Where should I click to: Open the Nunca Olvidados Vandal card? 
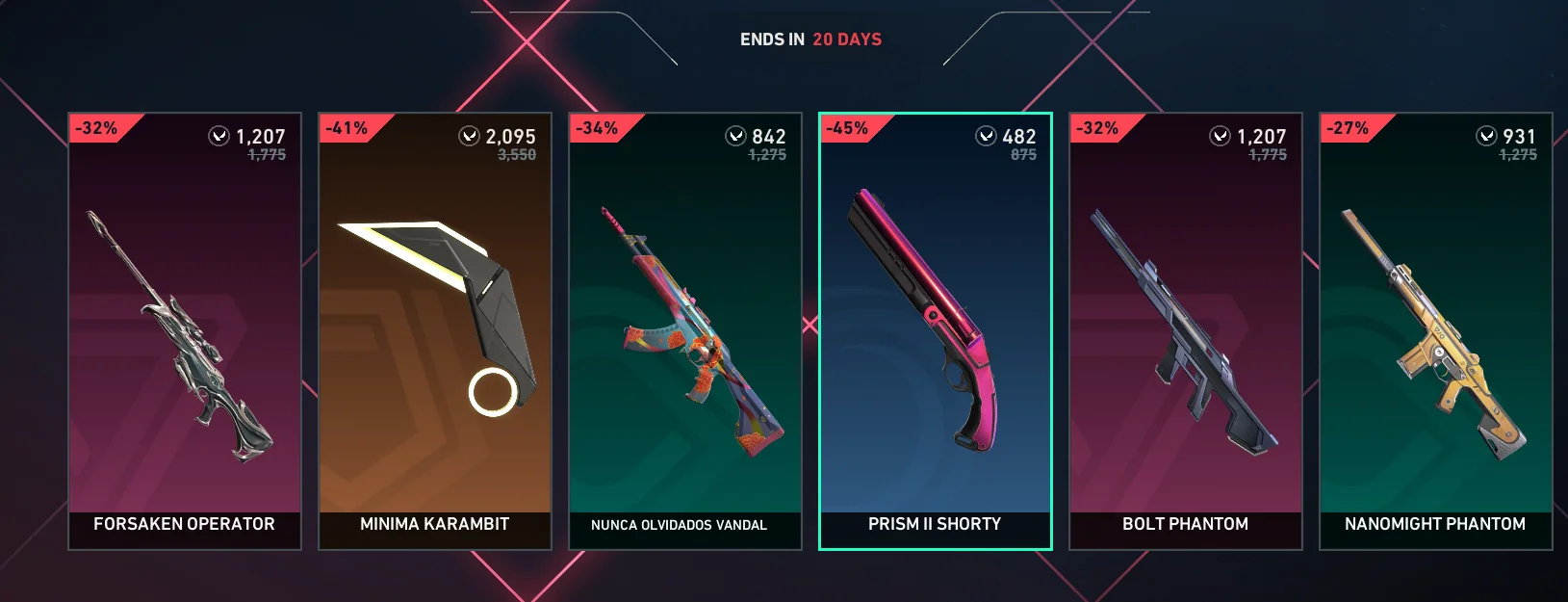[x=685, y=331]
